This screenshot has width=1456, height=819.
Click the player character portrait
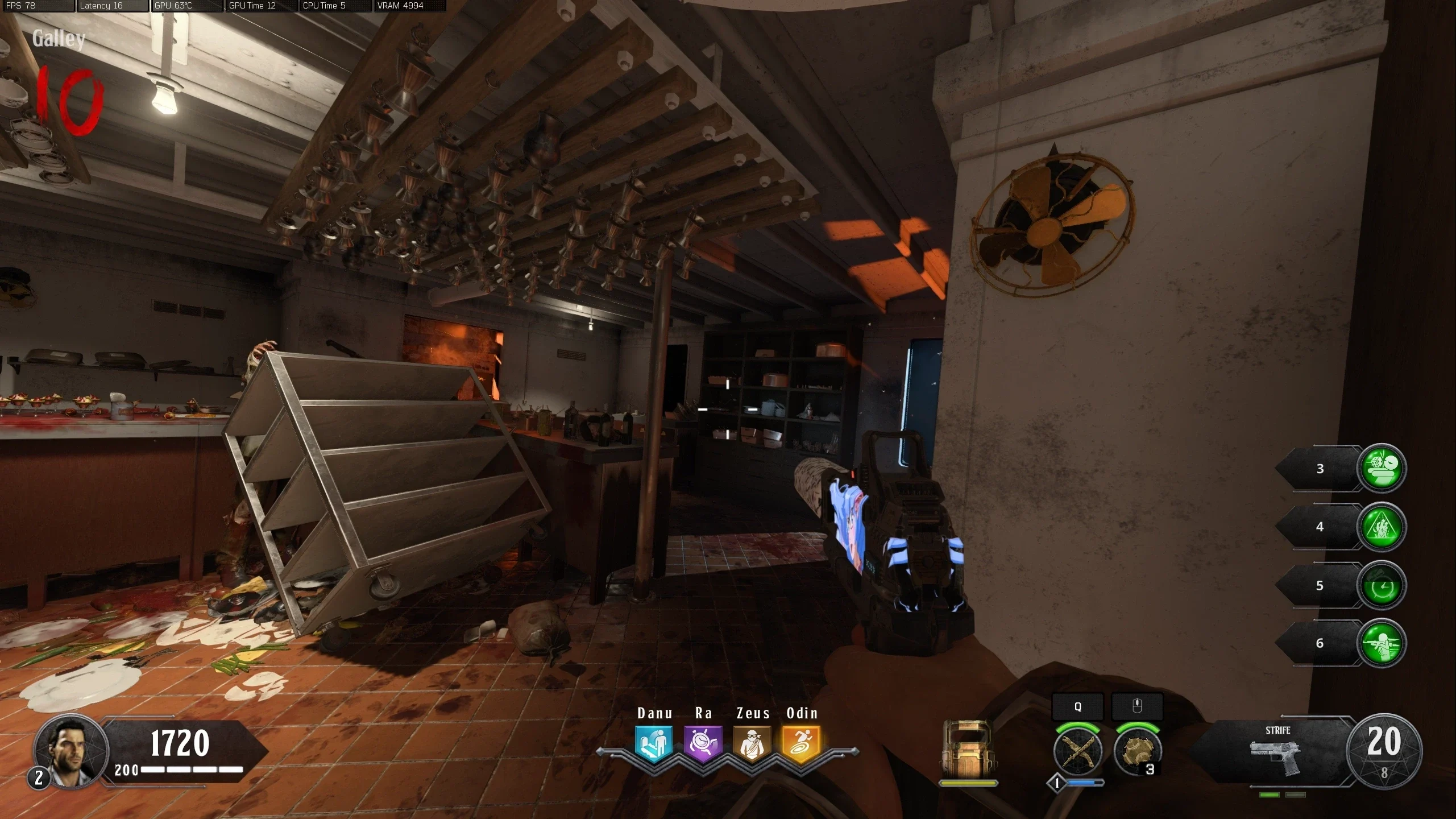click(x=71, y=751)
